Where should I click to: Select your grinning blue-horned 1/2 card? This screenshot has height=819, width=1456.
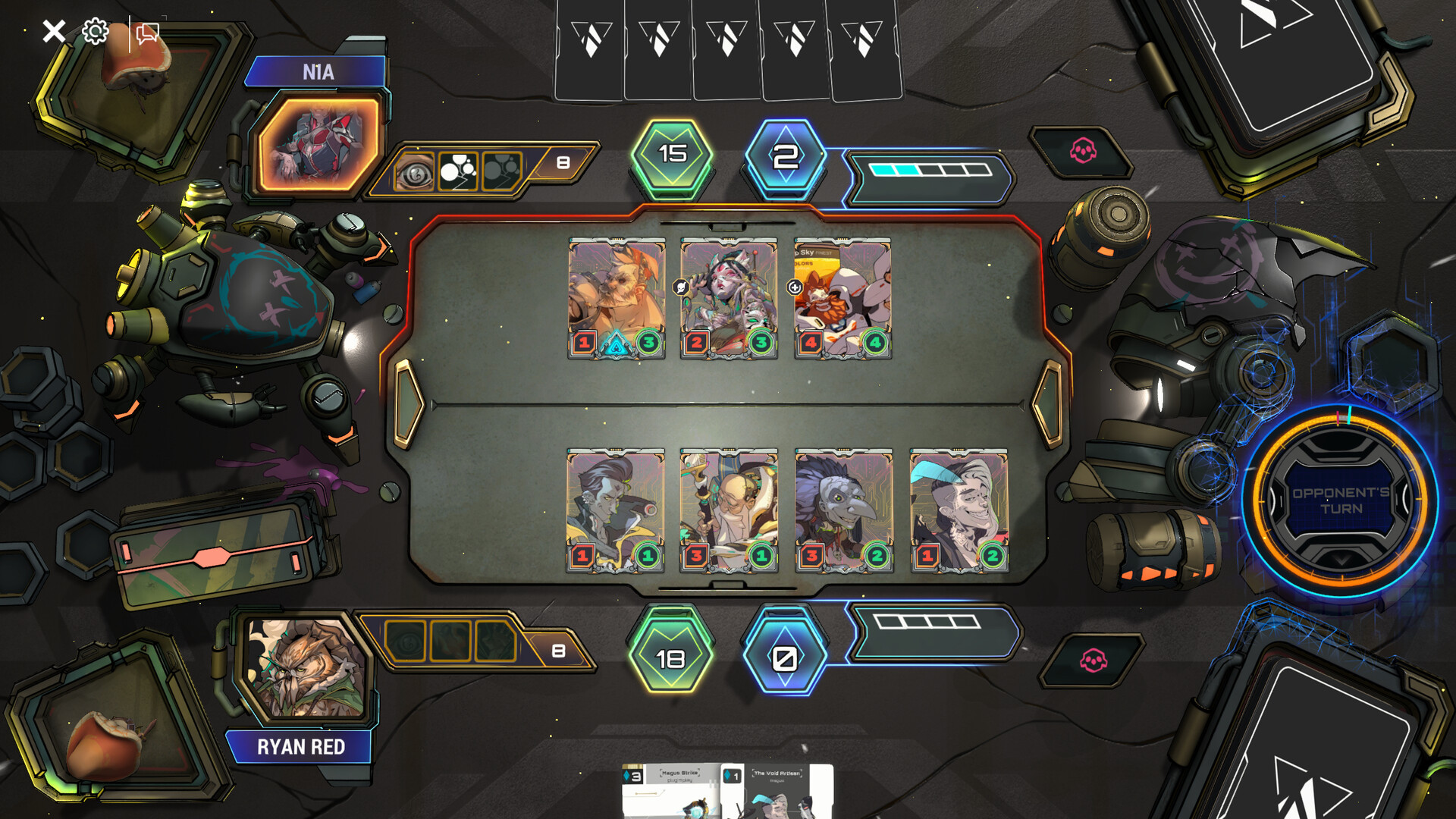(x=959, y=510)
